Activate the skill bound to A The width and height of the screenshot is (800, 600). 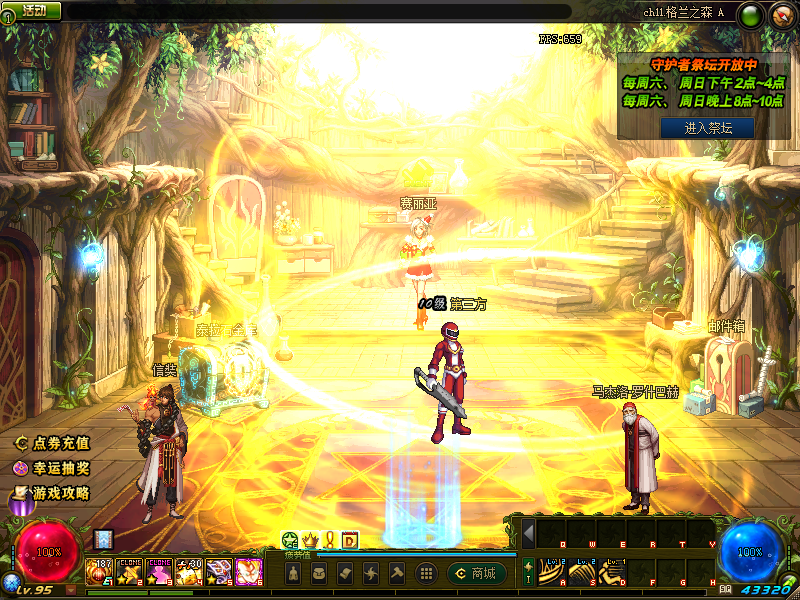point(553,572)
